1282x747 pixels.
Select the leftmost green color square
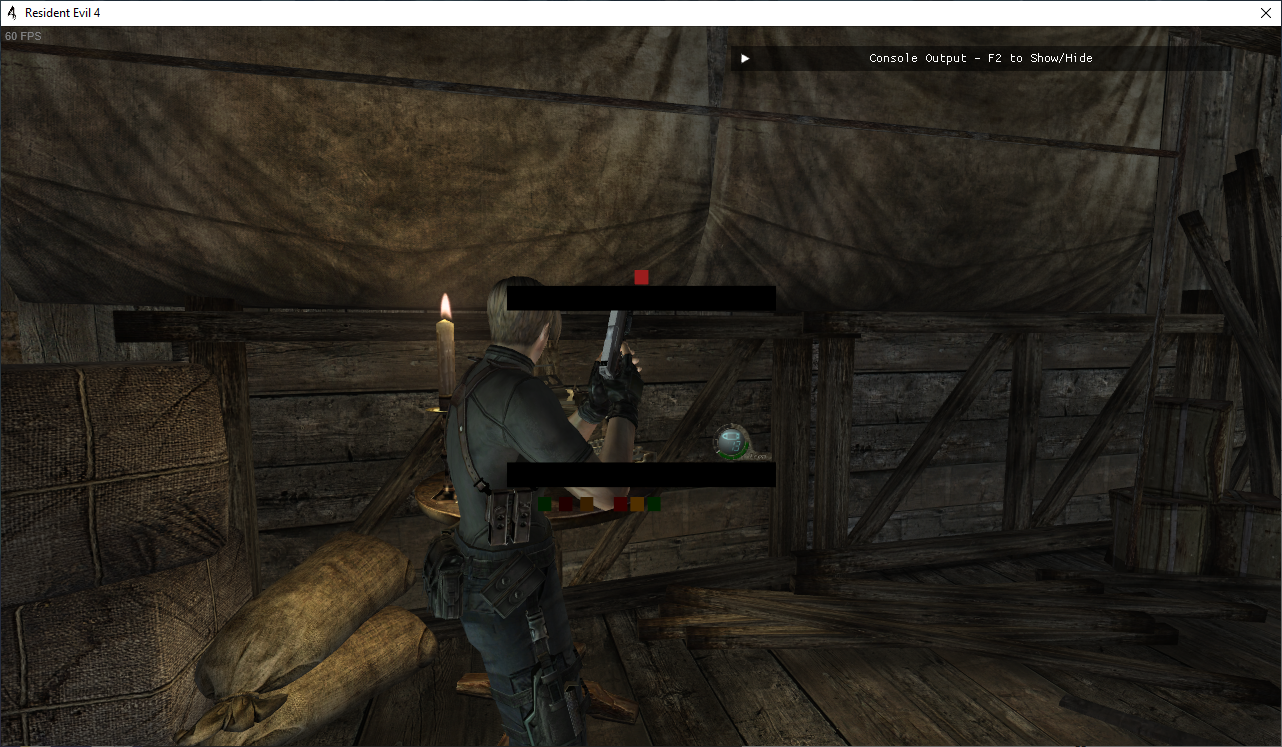tap(544, 504)
